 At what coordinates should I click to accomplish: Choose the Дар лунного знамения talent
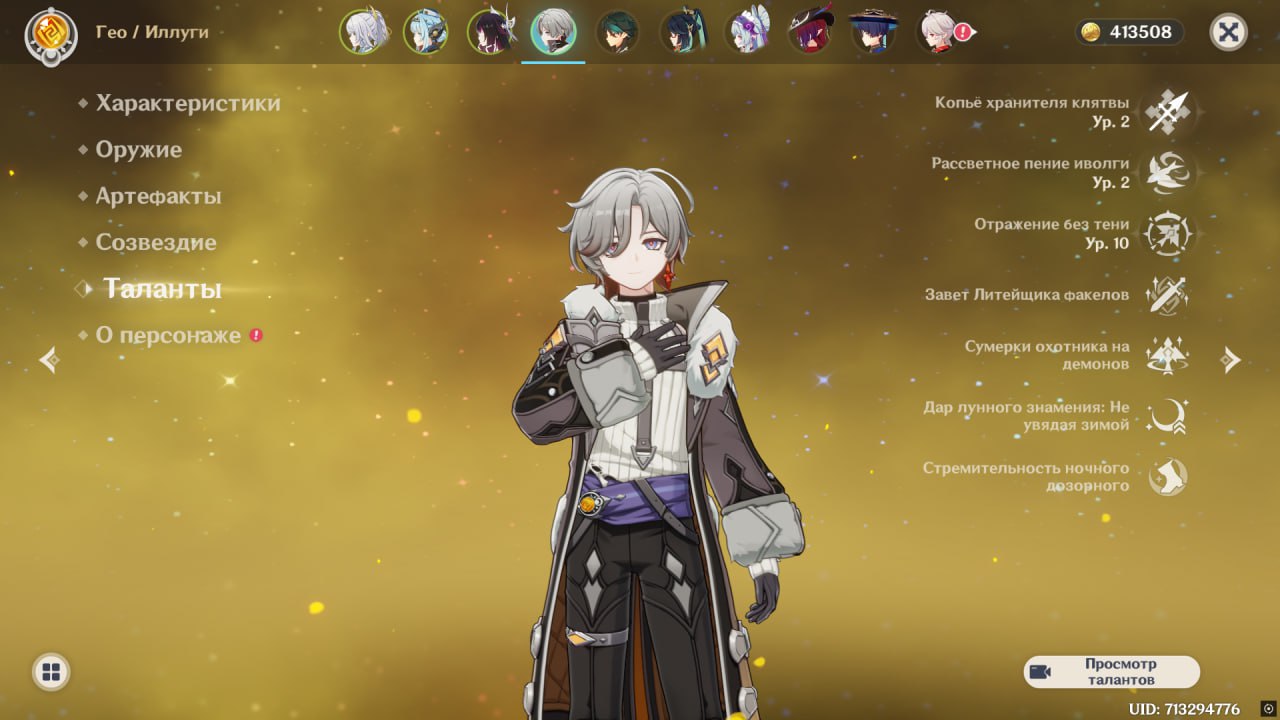coord(1167,416)
